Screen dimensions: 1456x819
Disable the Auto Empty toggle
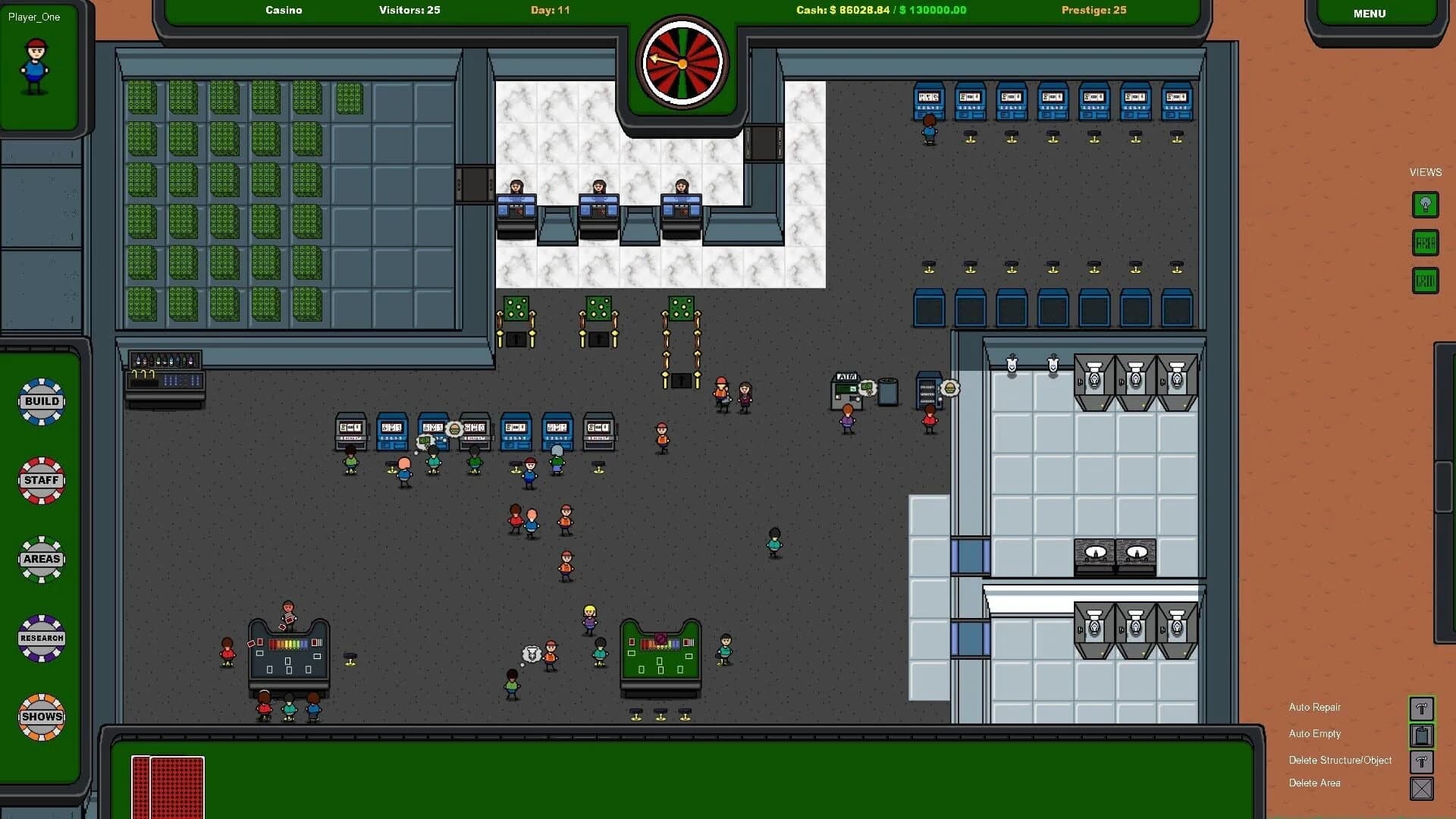[1422, 734]
